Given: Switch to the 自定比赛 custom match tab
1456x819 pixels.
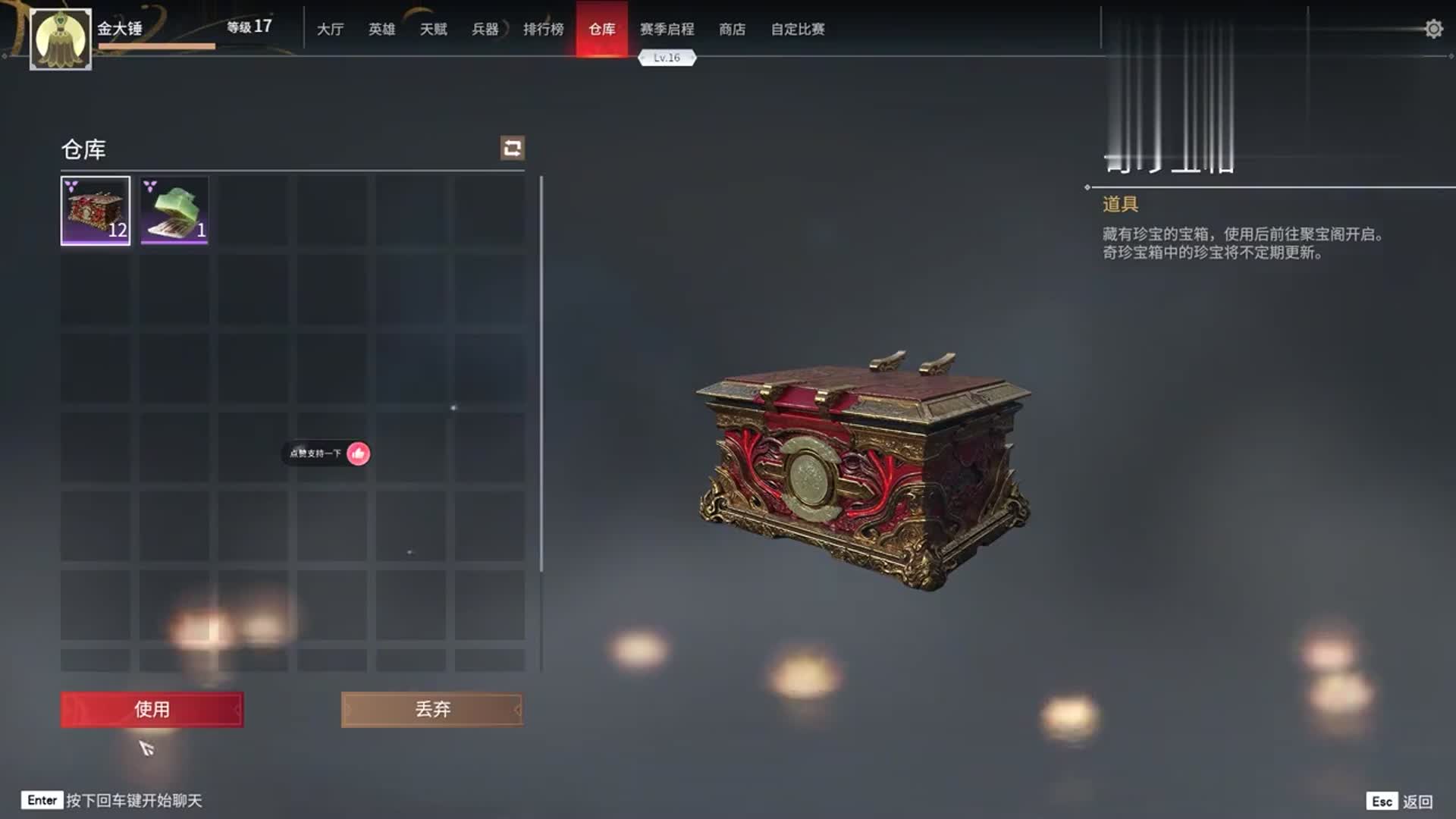Looking at the screenshot, I should 799,30.
